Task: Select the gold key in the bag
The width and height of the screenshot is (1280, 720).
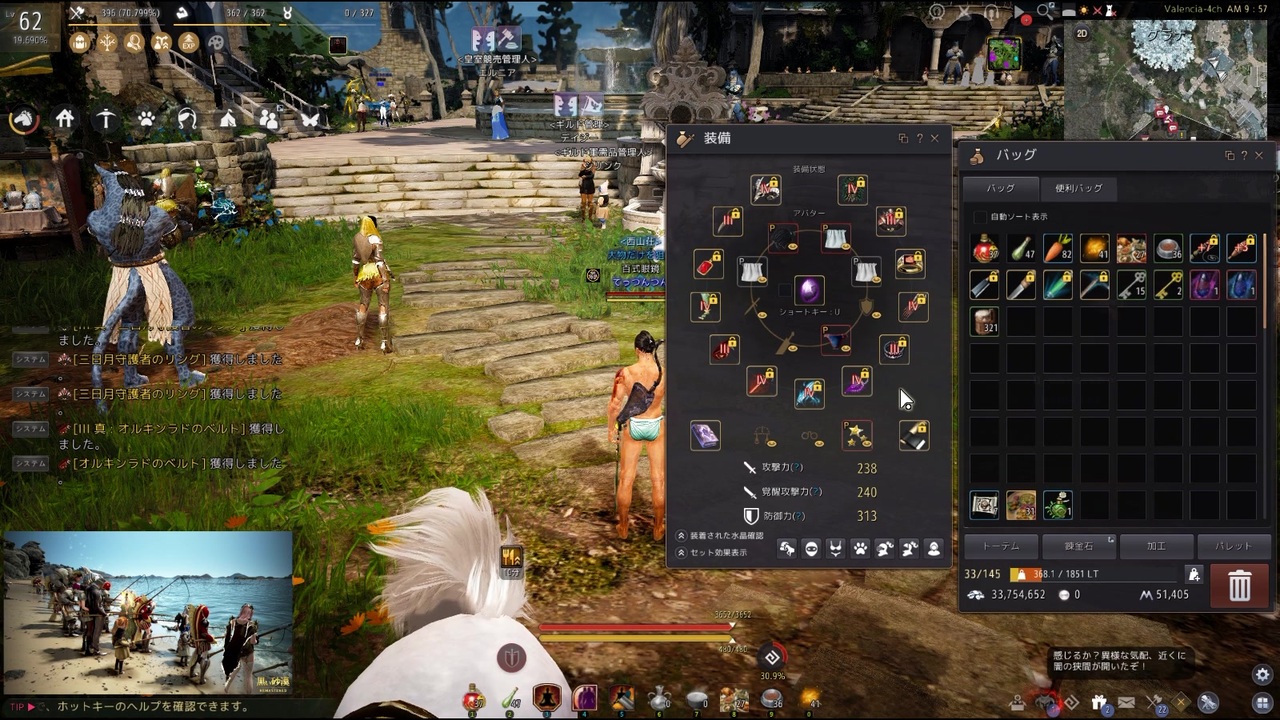Action: click(1168, 285)
